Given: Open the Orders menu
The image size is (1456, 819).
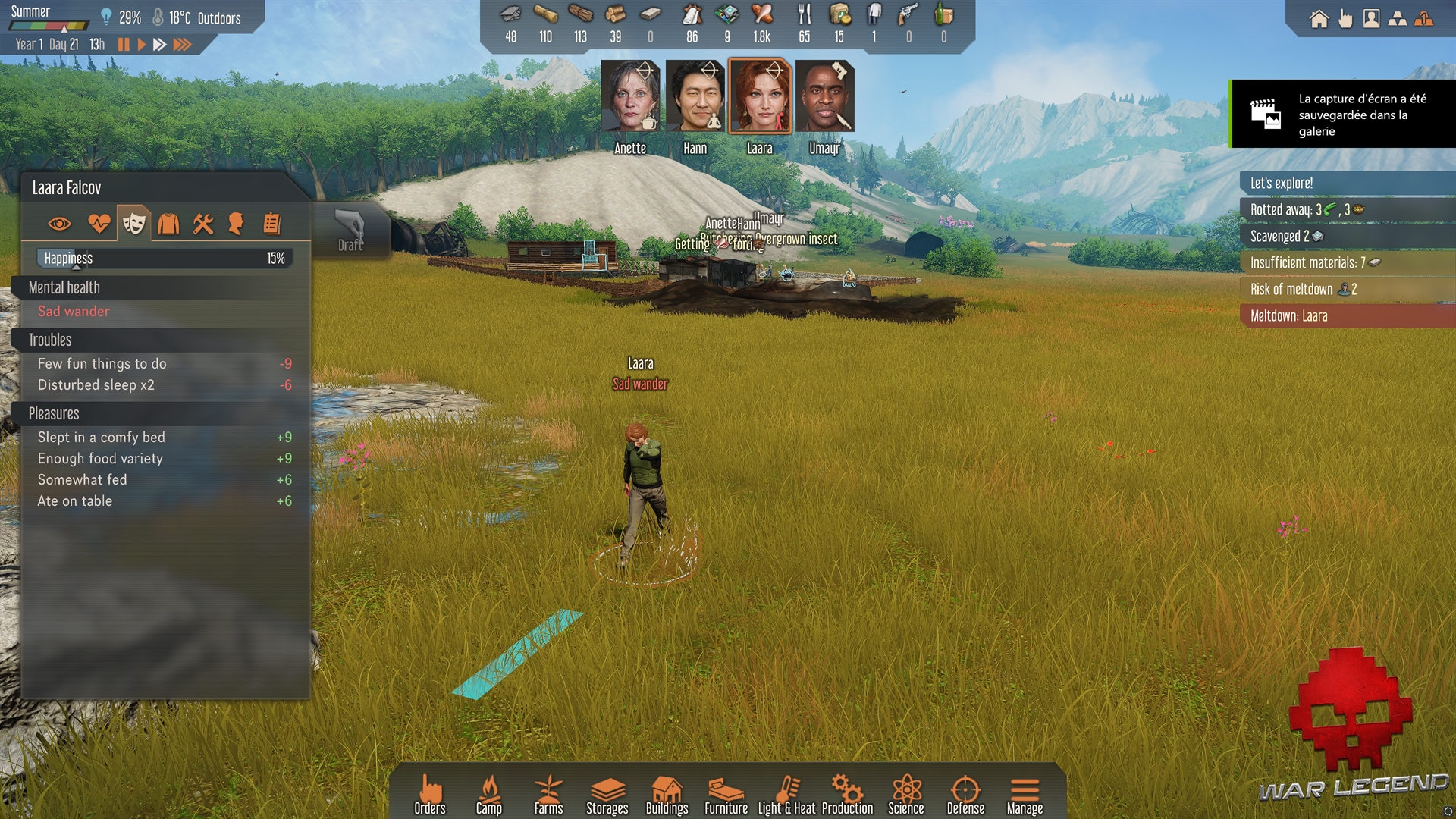Looking at the screenshot, I should [430, 795].
